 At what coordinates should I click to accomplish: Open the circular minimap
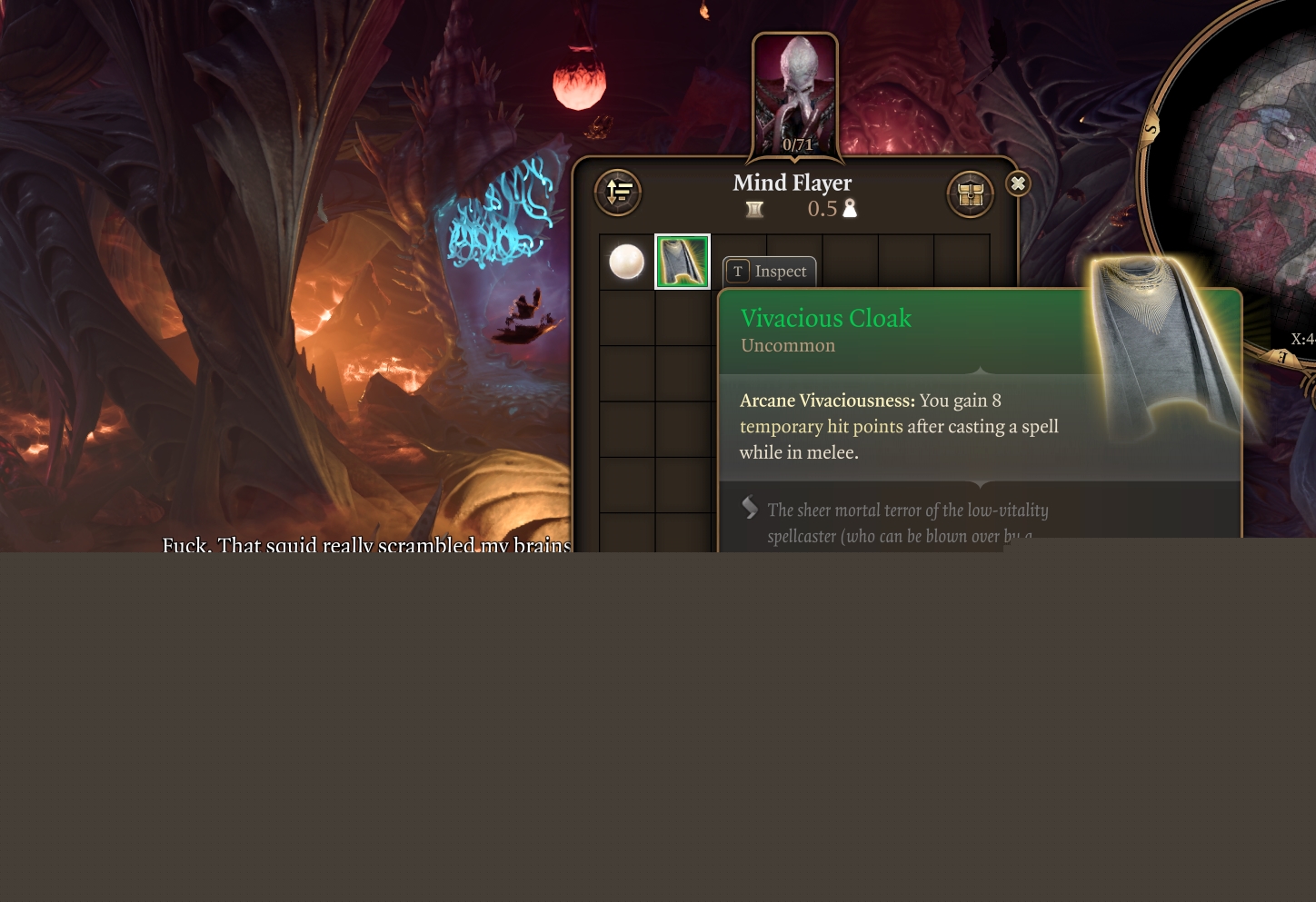(1245, 164)
